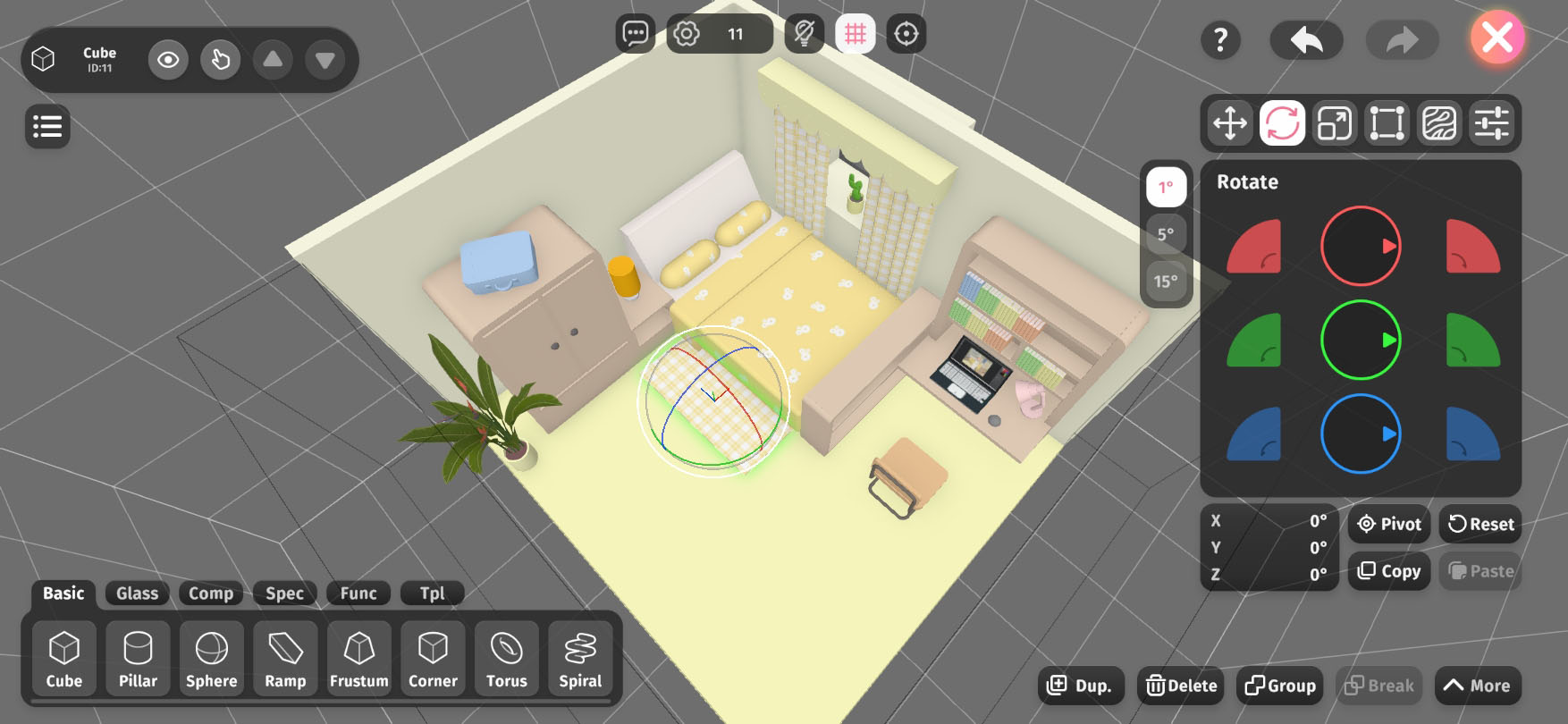Duplicate the selected object with Dup.
The height and width of the screenshot is (724, 1568).
(x=1080, y=686)
